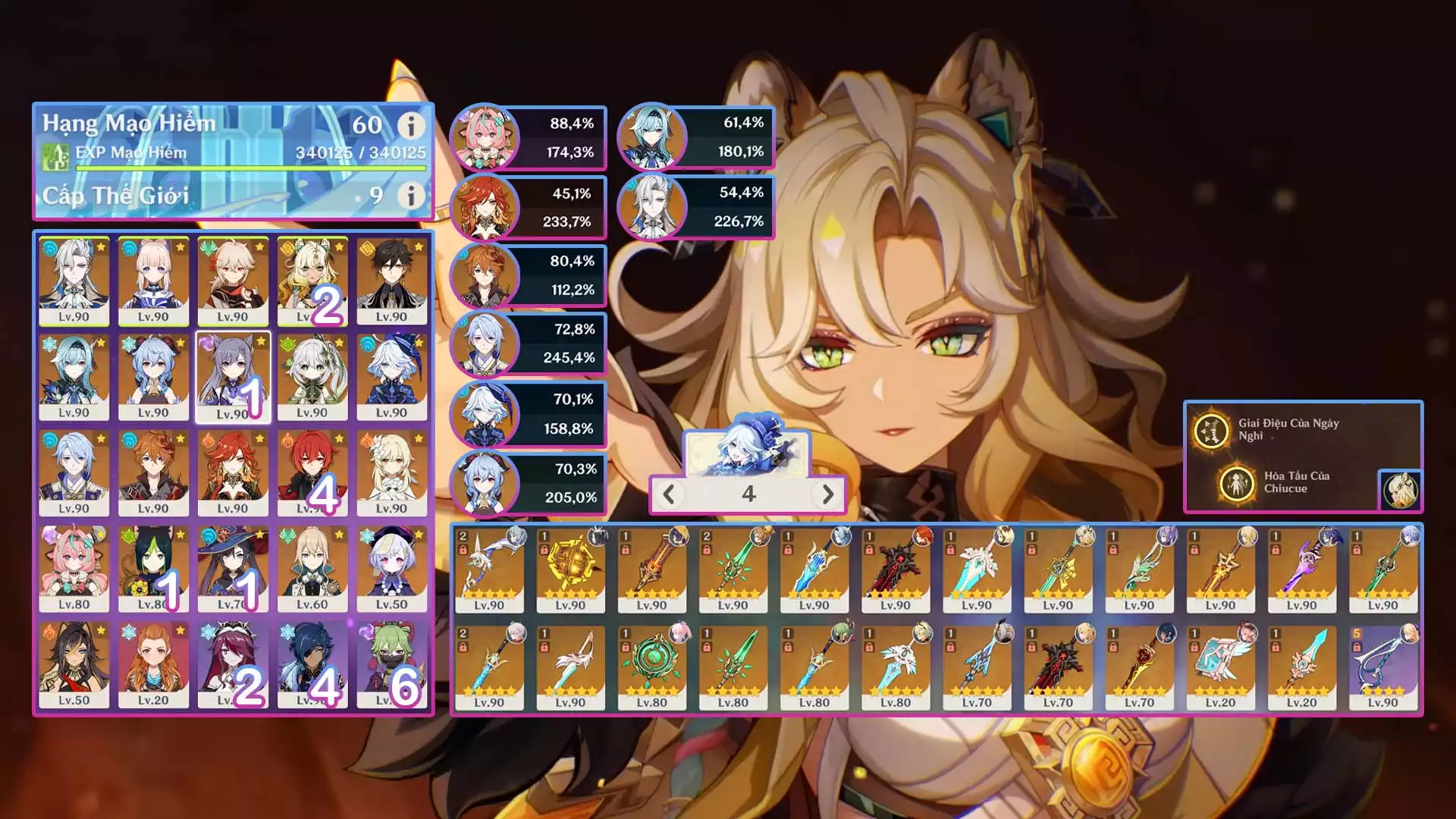Choose Keqing's highlighted portrait

click(233, 377)
